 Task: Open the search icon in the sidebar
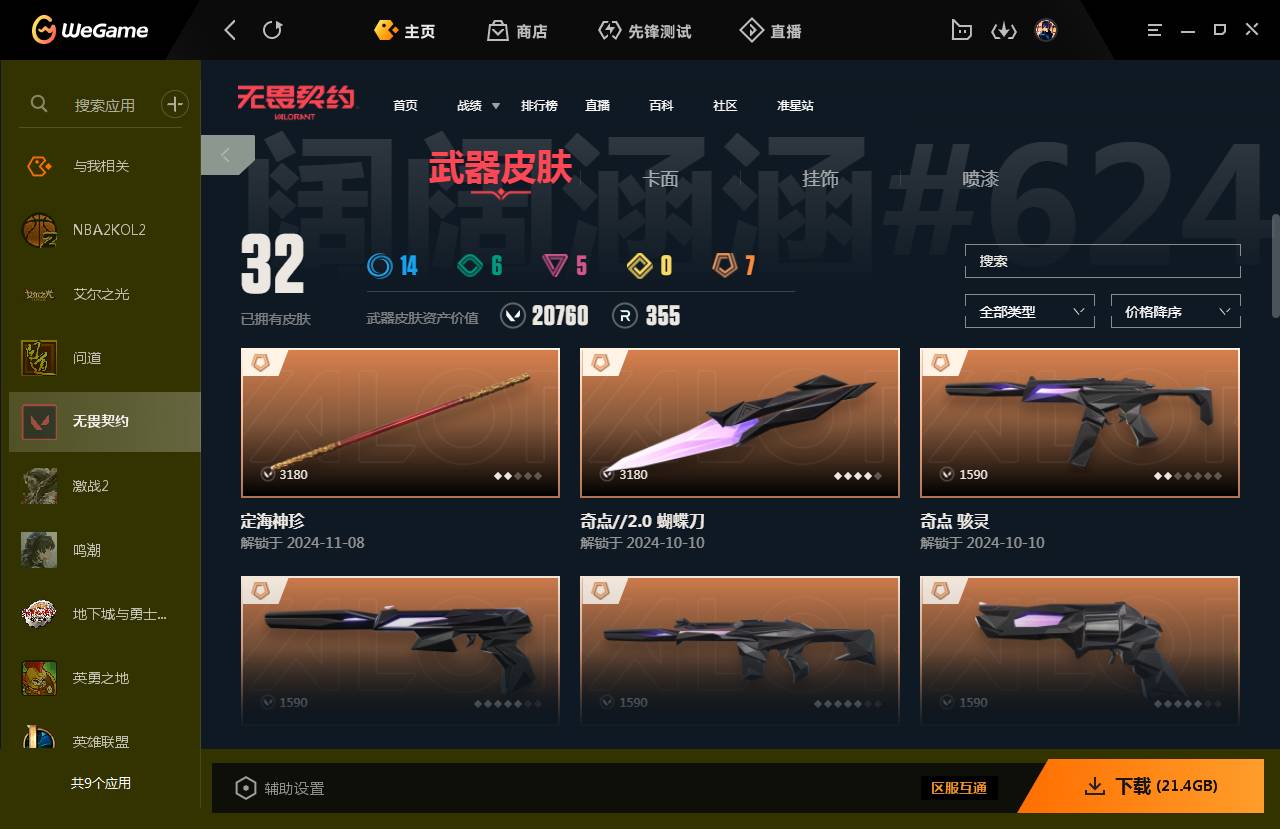click(38, 103)
